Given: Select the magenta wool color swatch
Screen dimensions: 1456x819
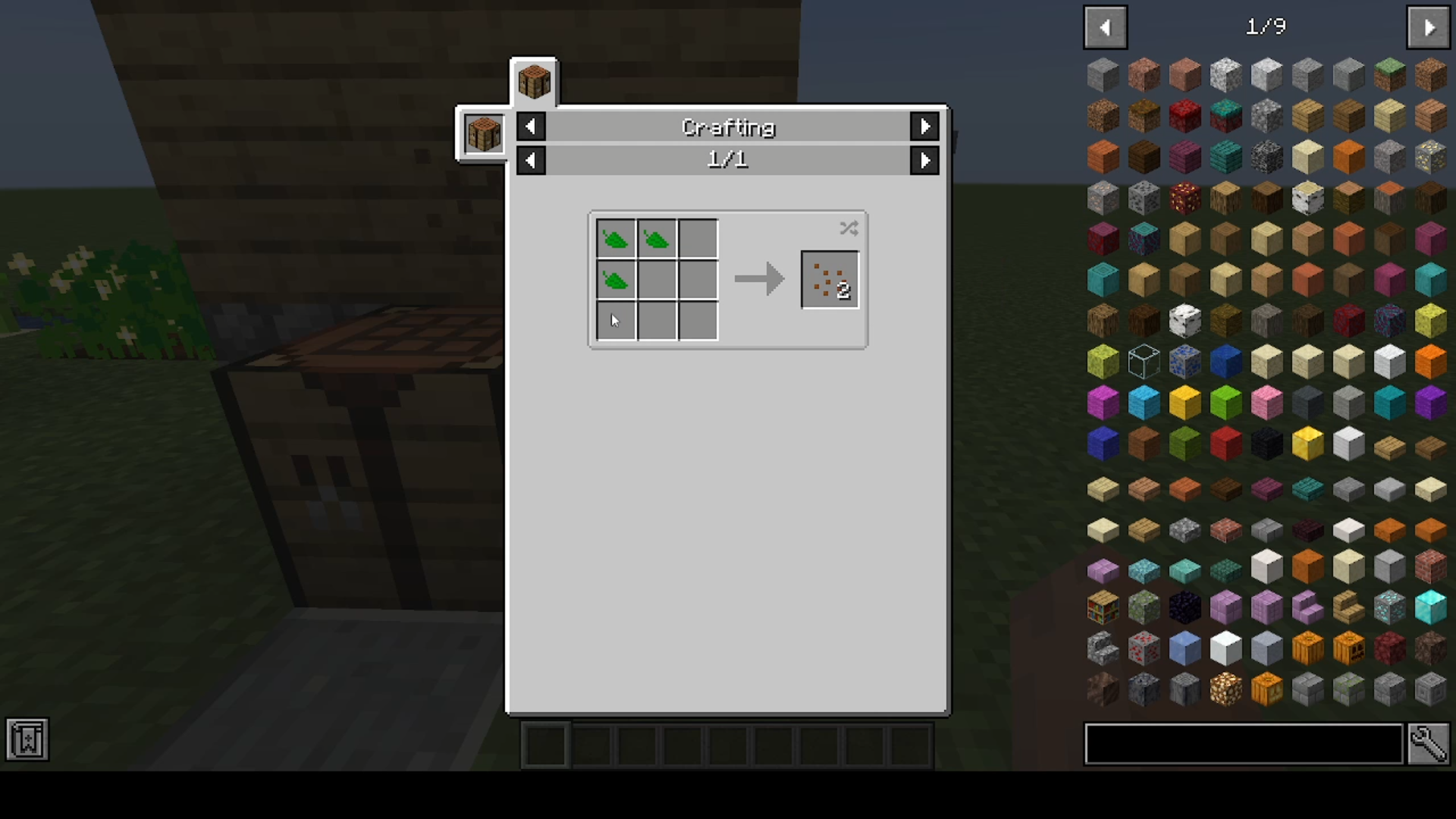Looking at the screenshot, I should coord(1103,403).
